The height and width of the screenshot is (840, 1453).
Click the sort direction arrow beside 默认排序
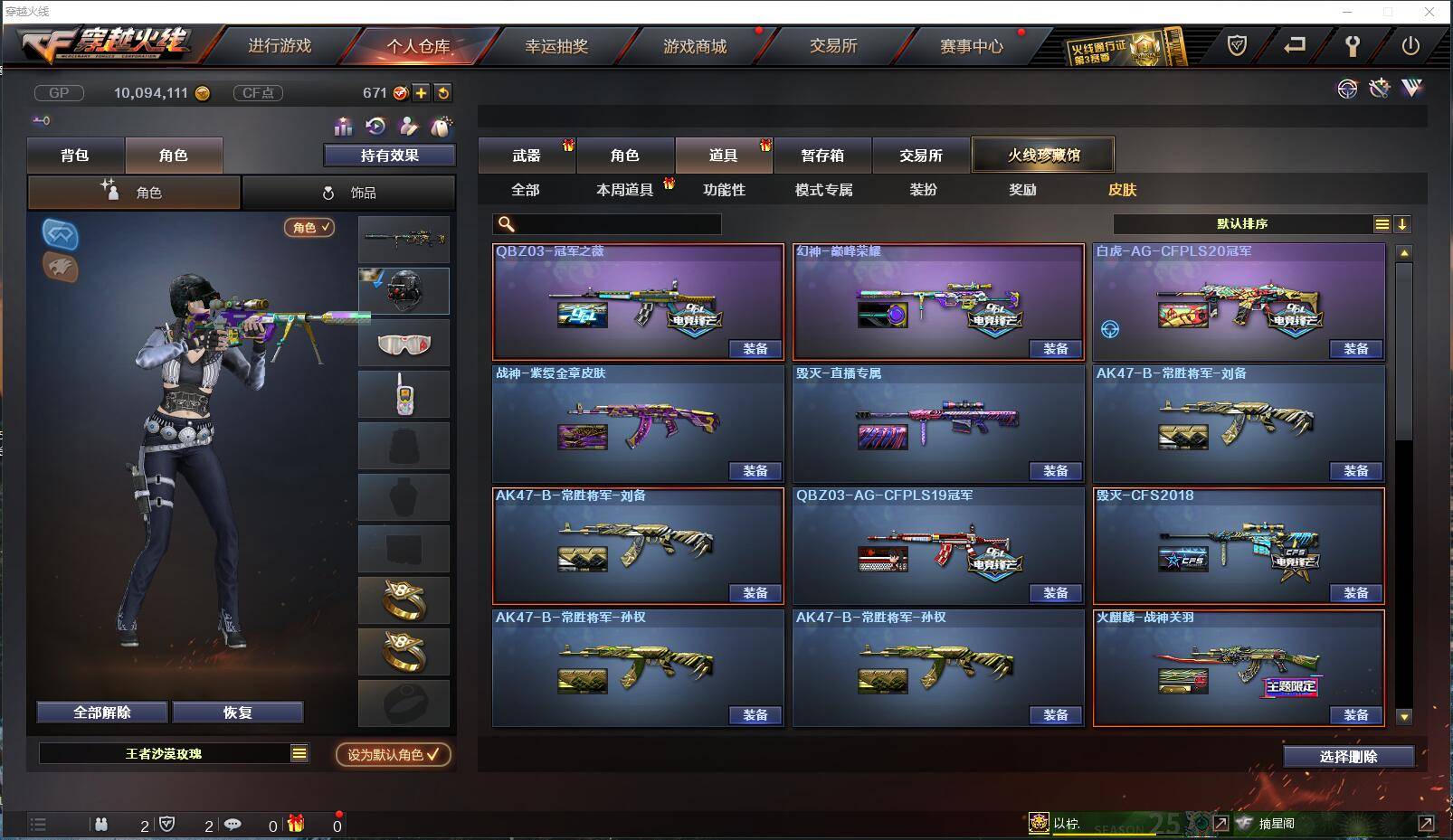[x=1403, y=223]
